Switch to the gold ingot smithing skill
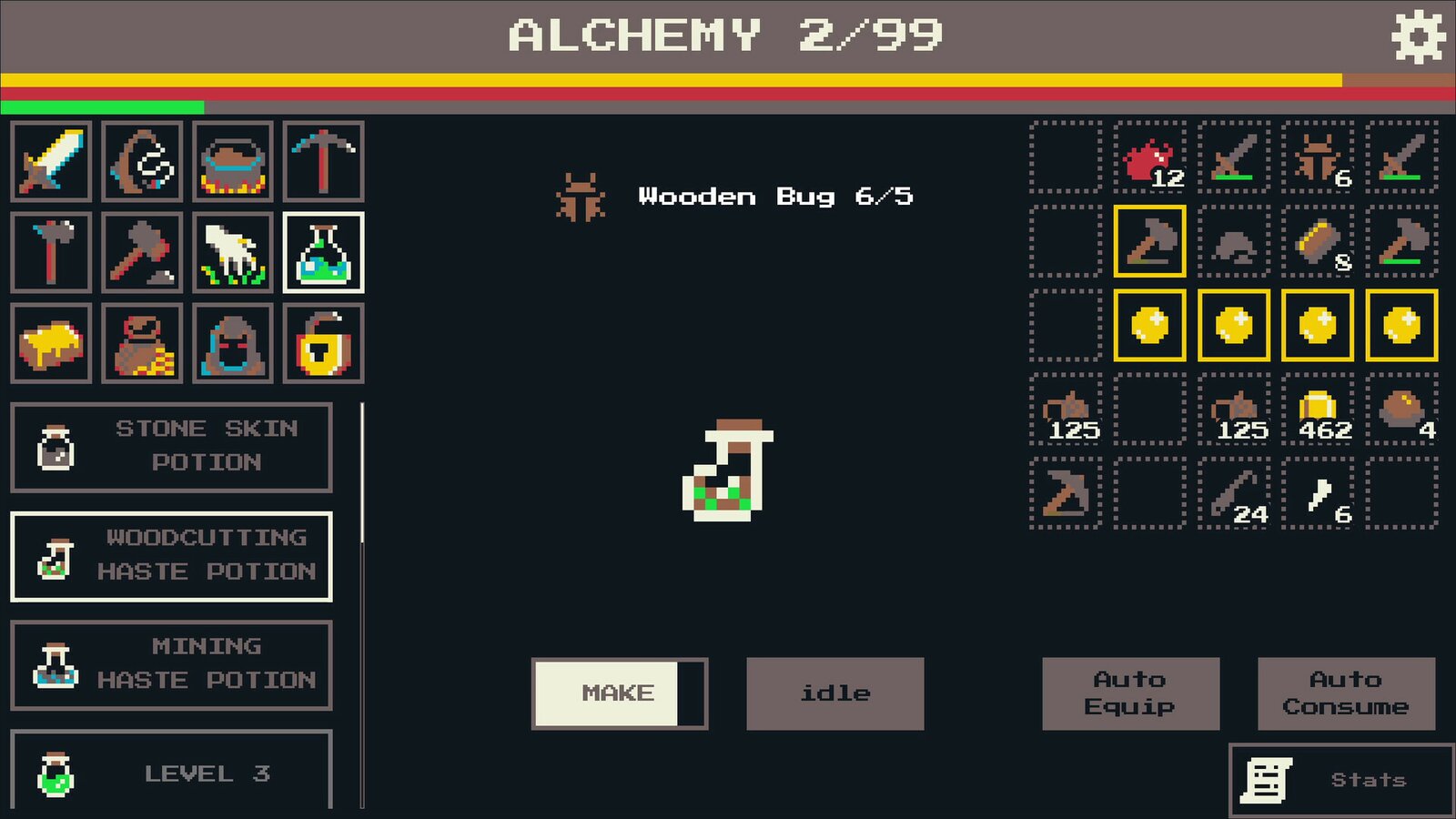 click(x=51, y=343)
